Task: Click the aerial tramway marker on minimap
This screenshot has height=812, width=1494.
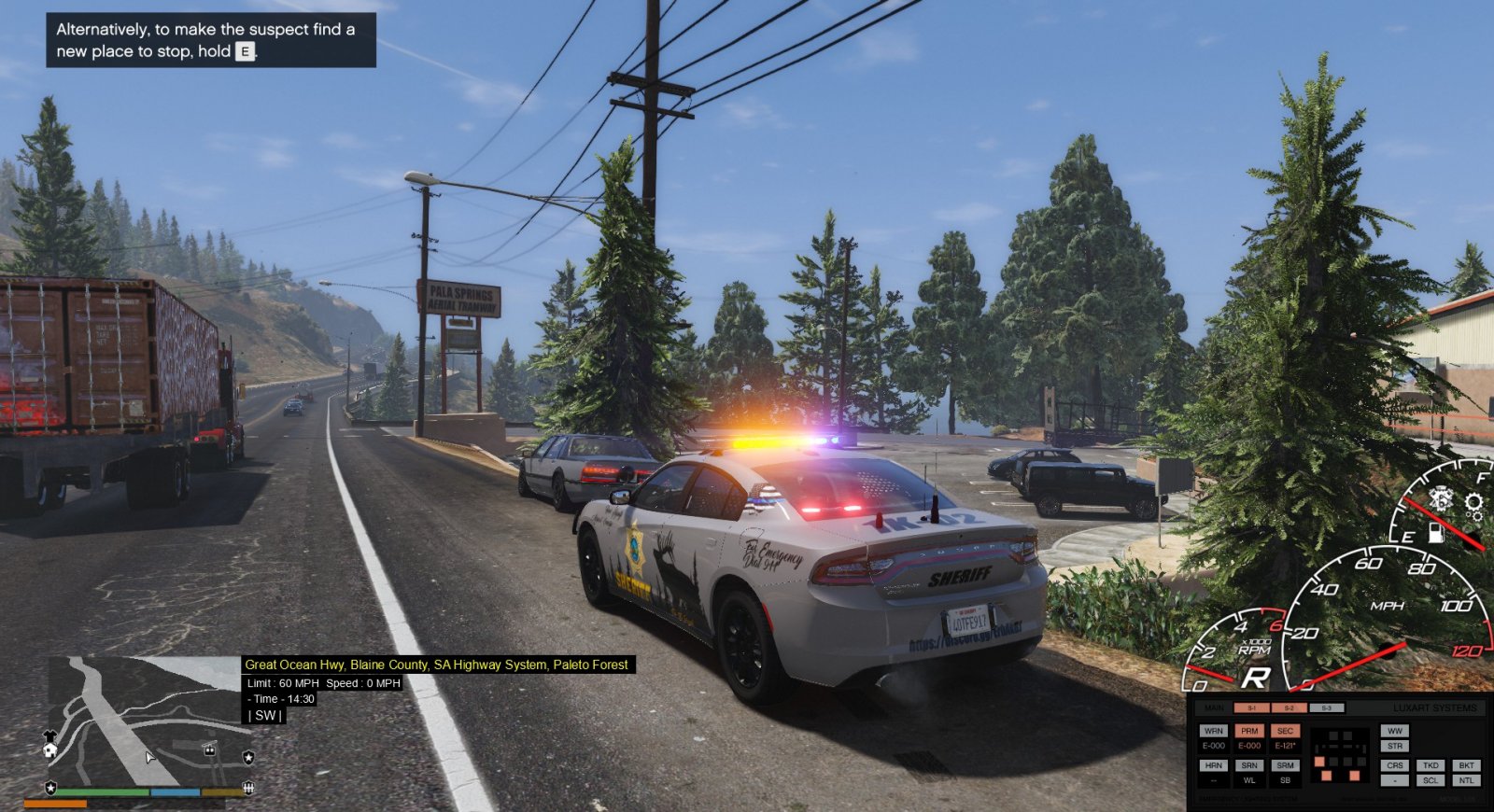Action: (x=209, y=749)
